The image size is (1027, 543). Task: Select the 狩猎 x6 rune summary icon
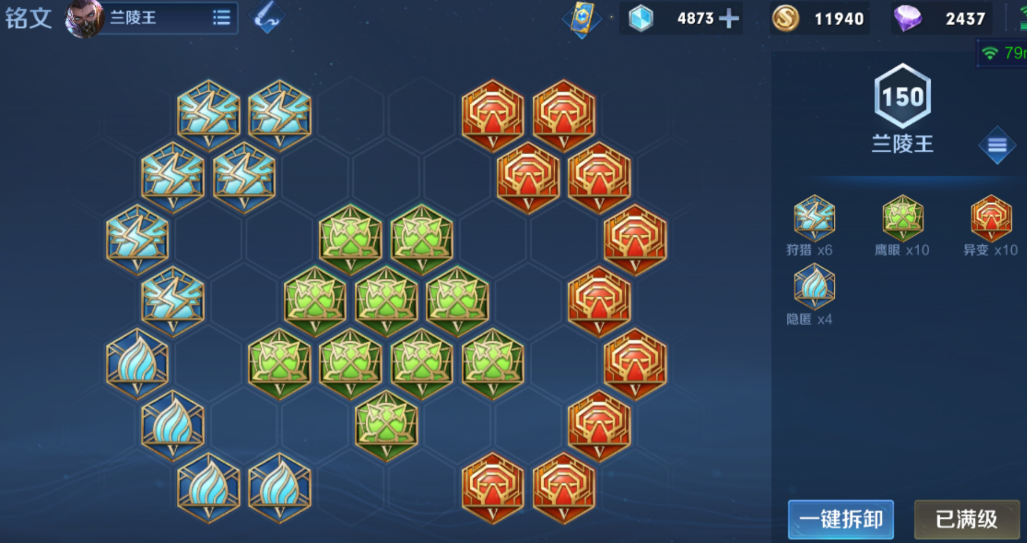(x=814, y=217)
